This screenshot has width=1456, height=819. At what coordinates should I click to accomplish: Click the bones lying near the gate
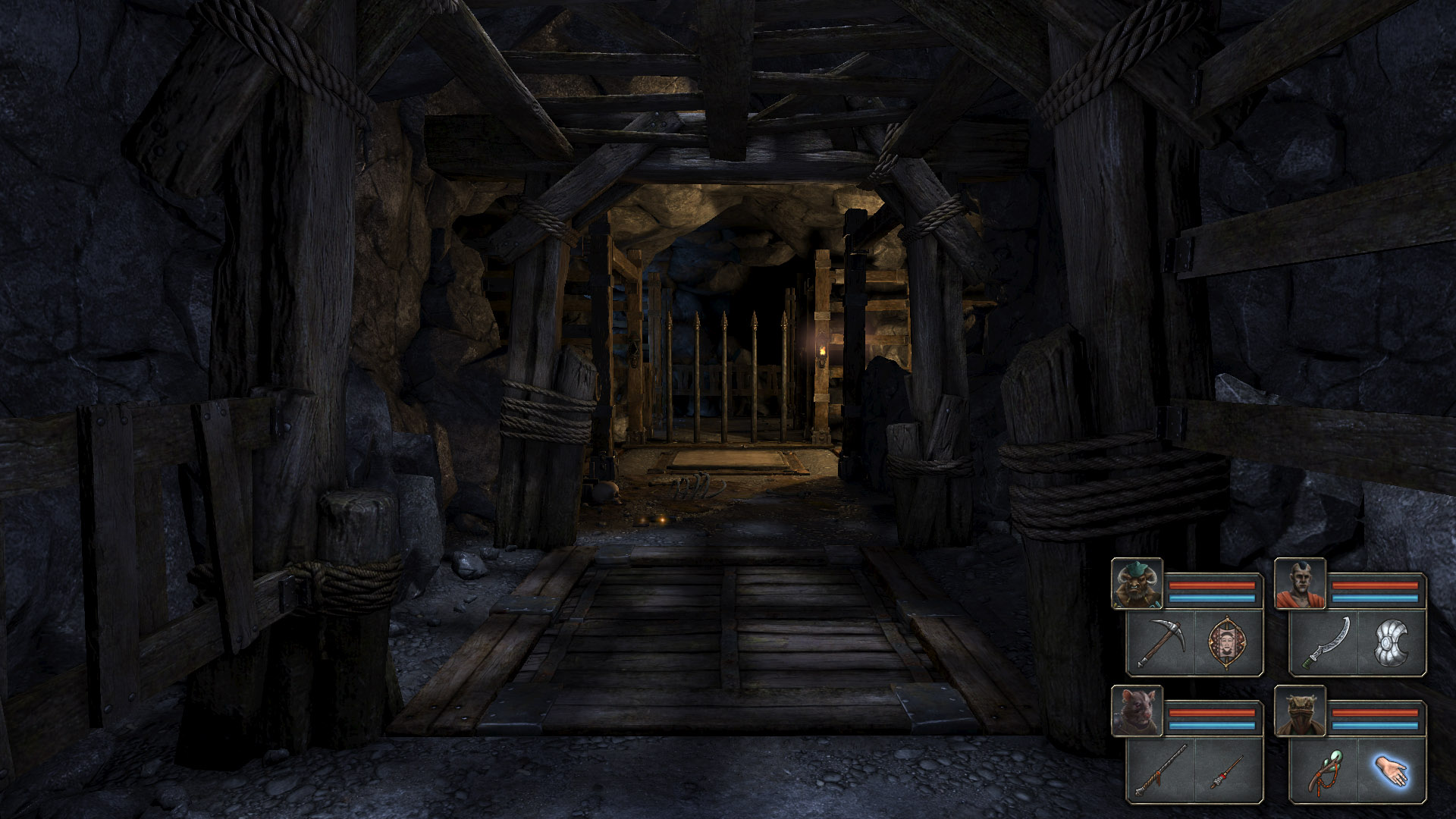[694, 484]
